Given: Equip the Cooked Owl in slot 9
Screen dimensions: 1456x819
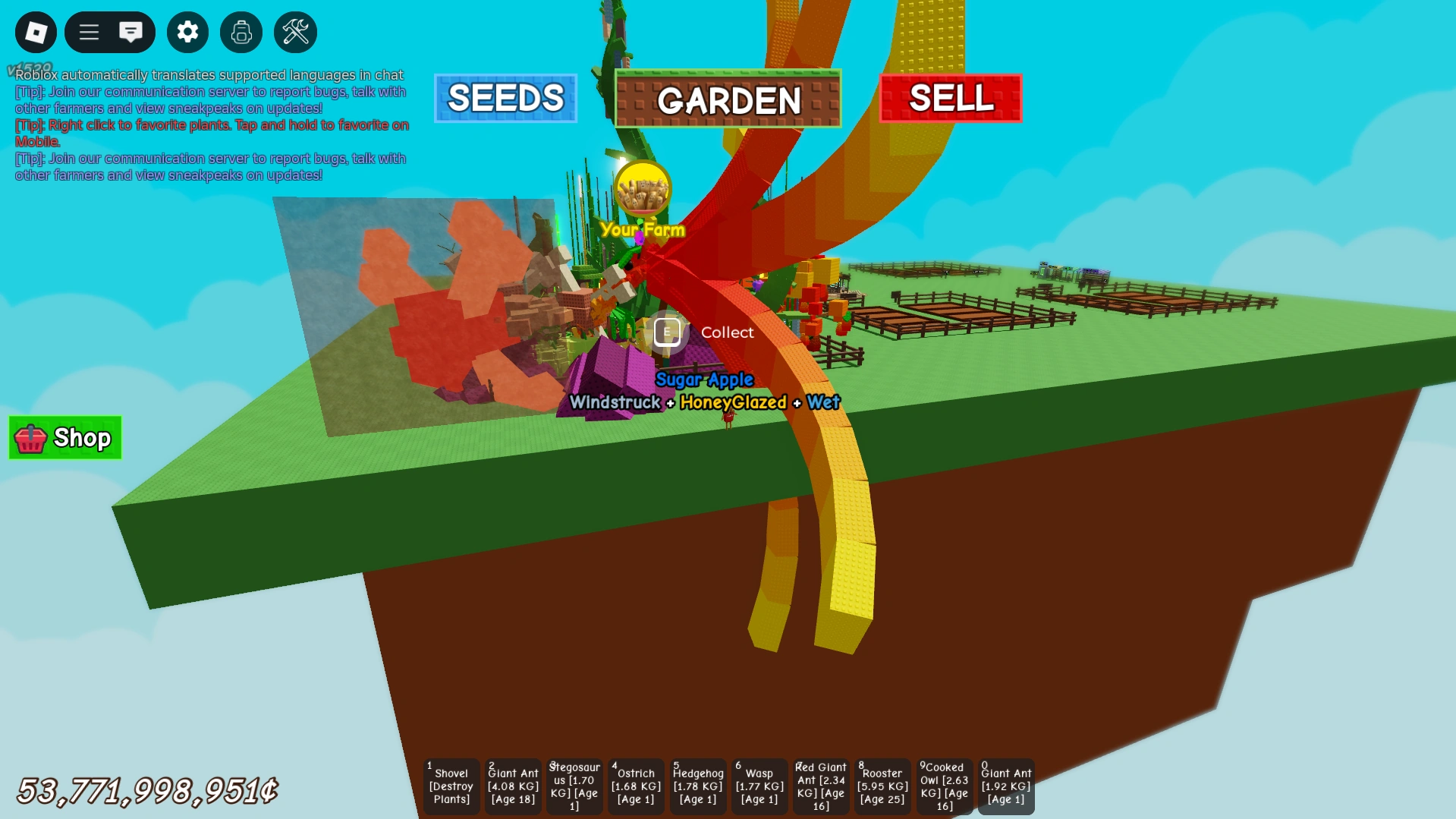Looking at the screenshot, I should (945, 786).
